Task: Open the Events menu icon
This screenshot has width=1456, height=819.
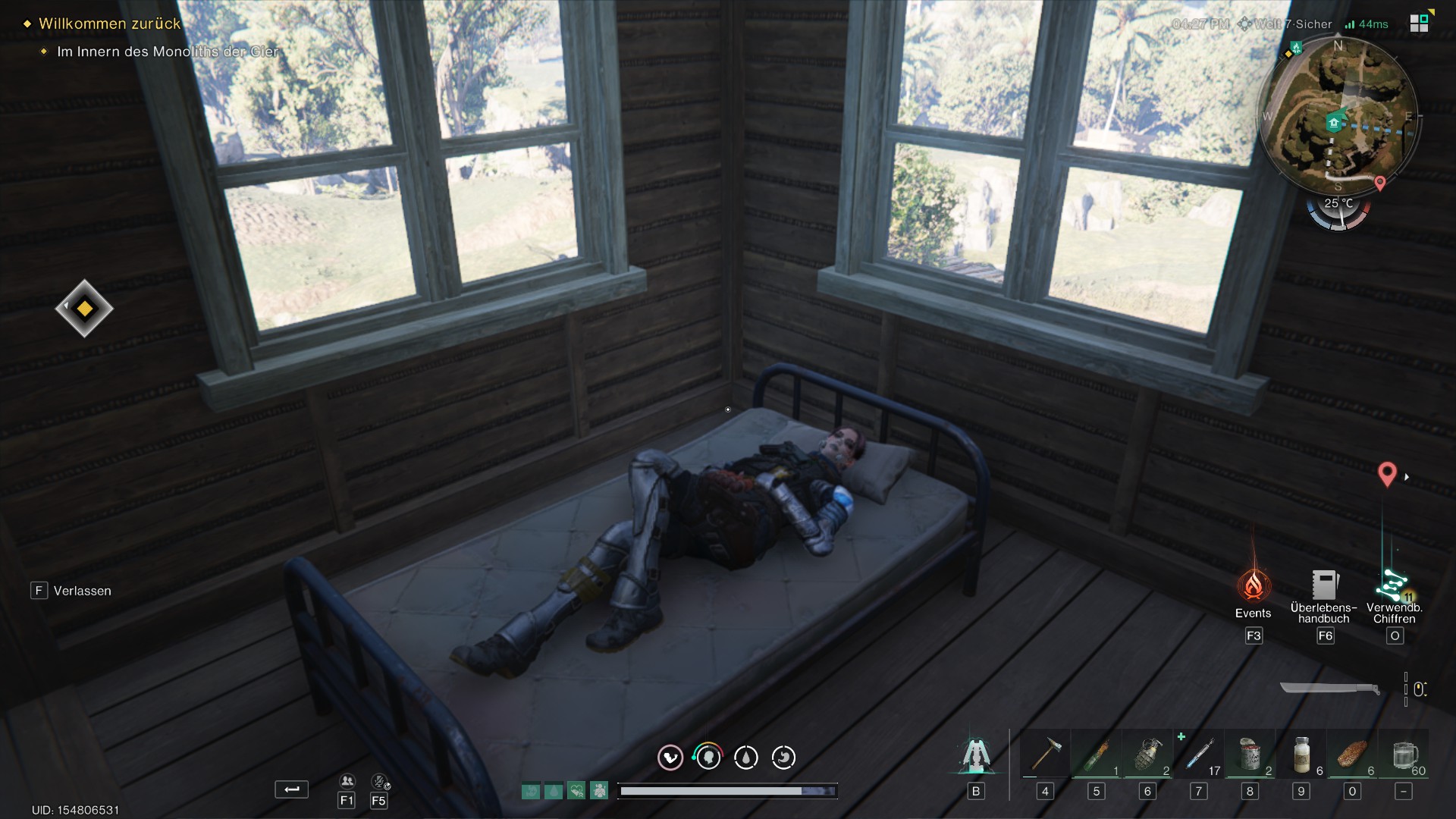Action: coord(1253,586)
